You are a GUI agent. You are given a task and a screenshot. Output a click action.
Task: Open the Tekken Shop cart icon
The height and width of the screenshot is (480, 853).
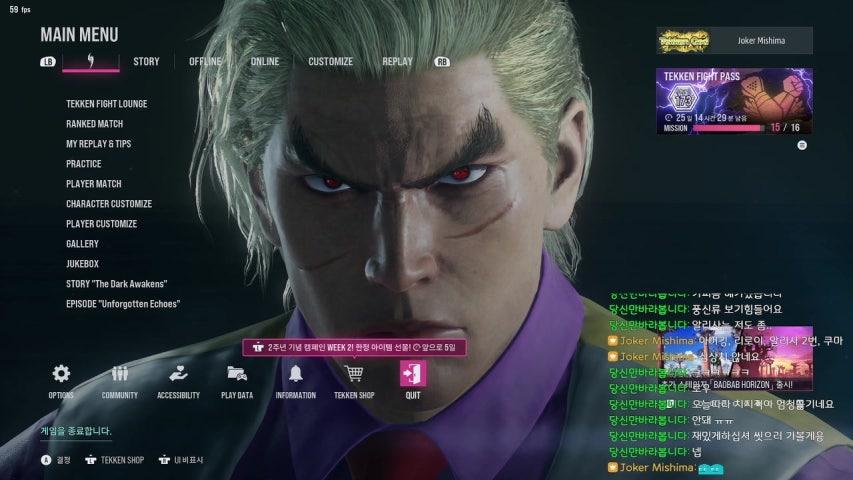point(354,375)
